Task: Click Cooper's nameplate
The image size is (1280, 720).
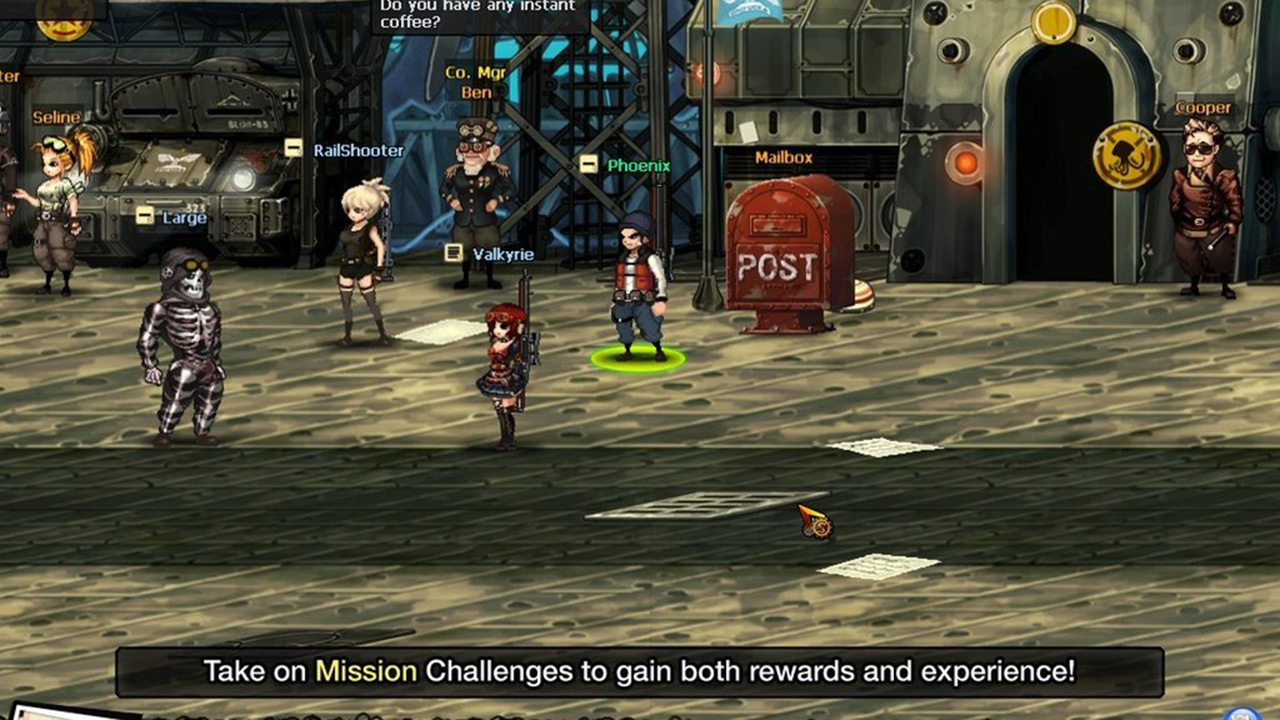Action: coord(1205,107)
